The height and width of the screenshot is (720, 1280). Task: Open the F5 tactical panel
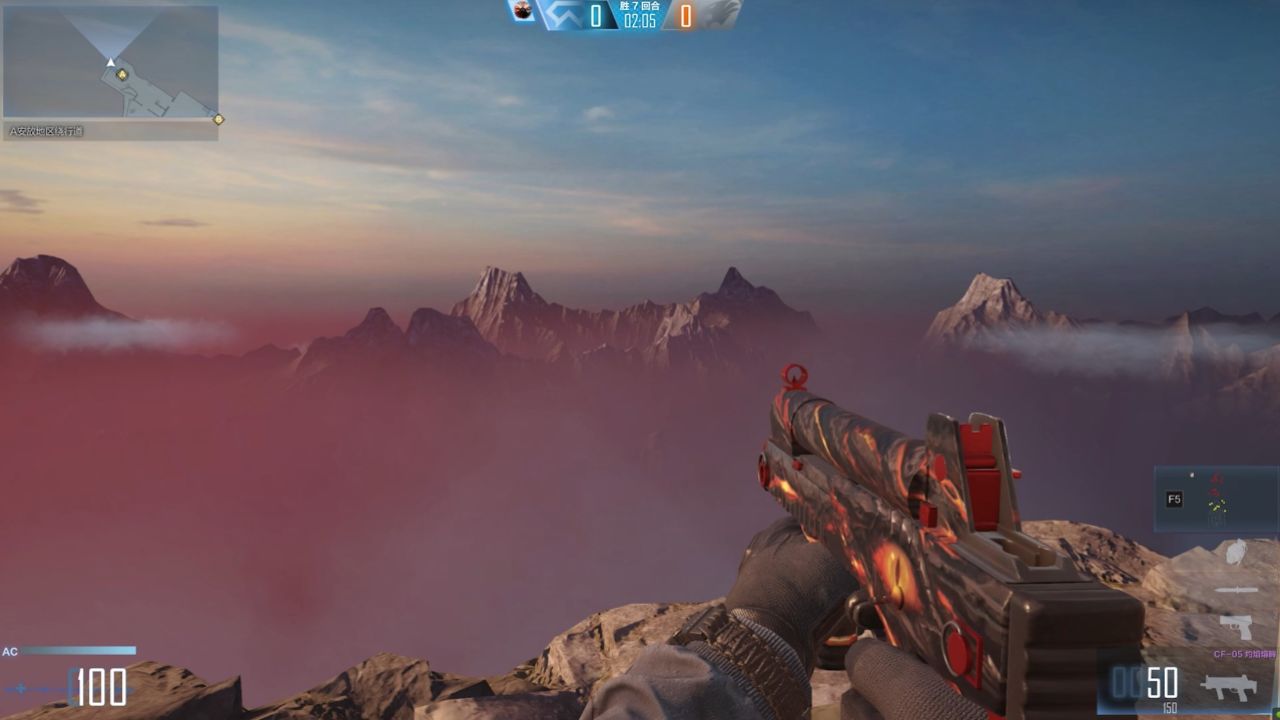(x=1174, y=499)
